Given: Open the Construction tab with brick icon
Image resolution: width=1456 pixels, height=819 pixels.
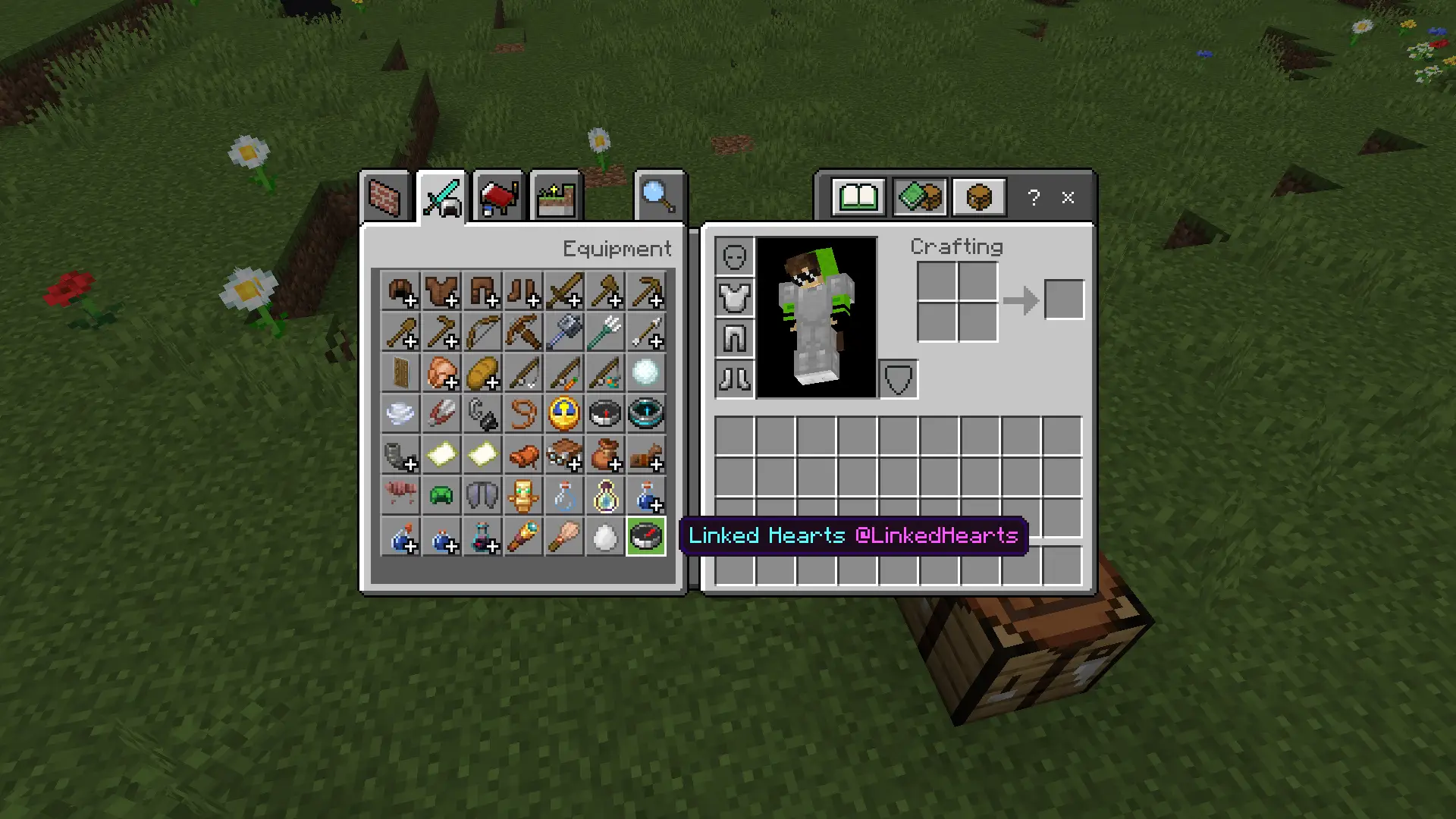Looking at the screenshot, I should click(x=384, y=197).
